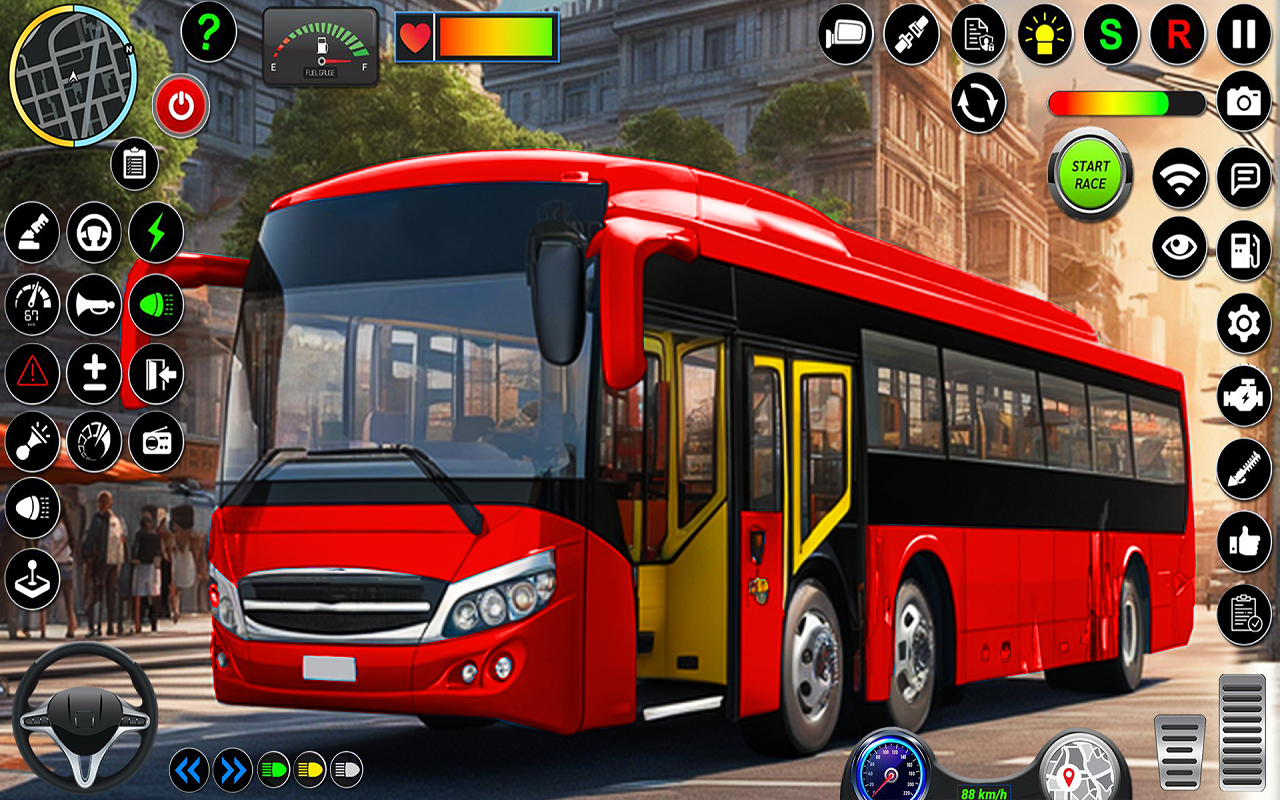Click the red-to-green health bar
The height and width of the screenshot is (800, 1280).
(490, 35)
